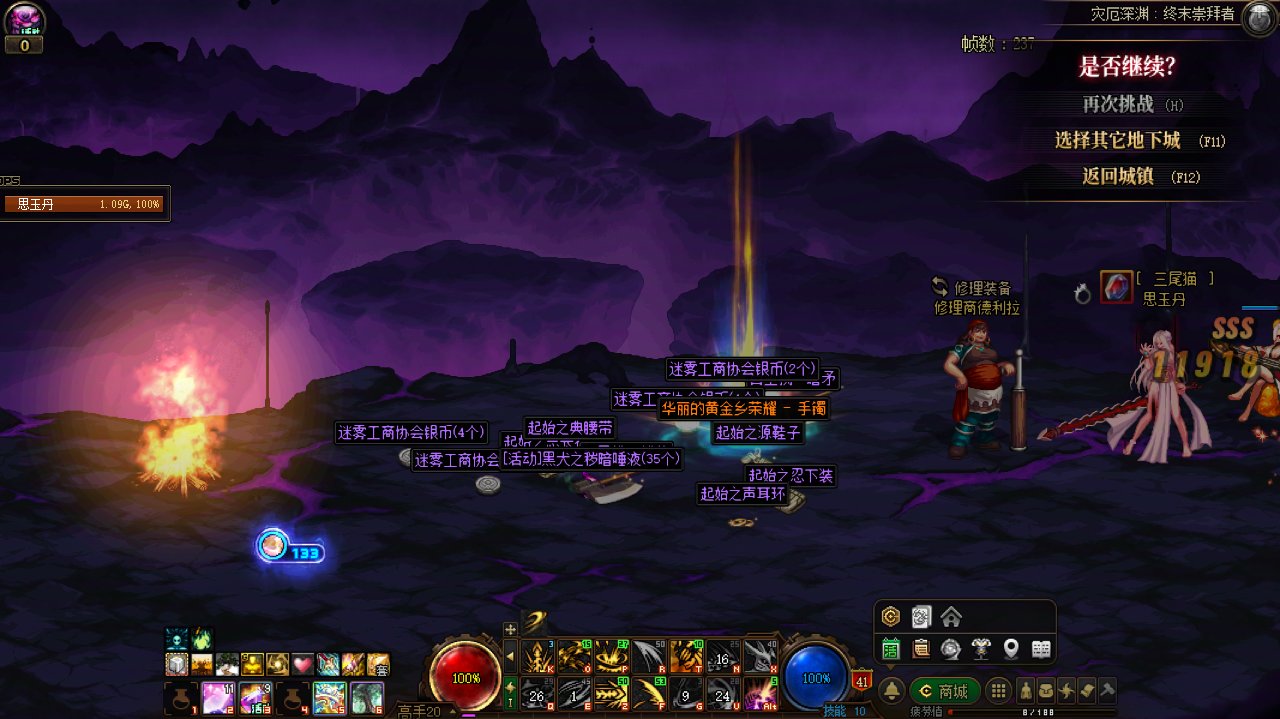Image resolution: width=1280 pixels, height=719 pixels.
Task: Click the winged trophy icon
Action: point(981,649)
